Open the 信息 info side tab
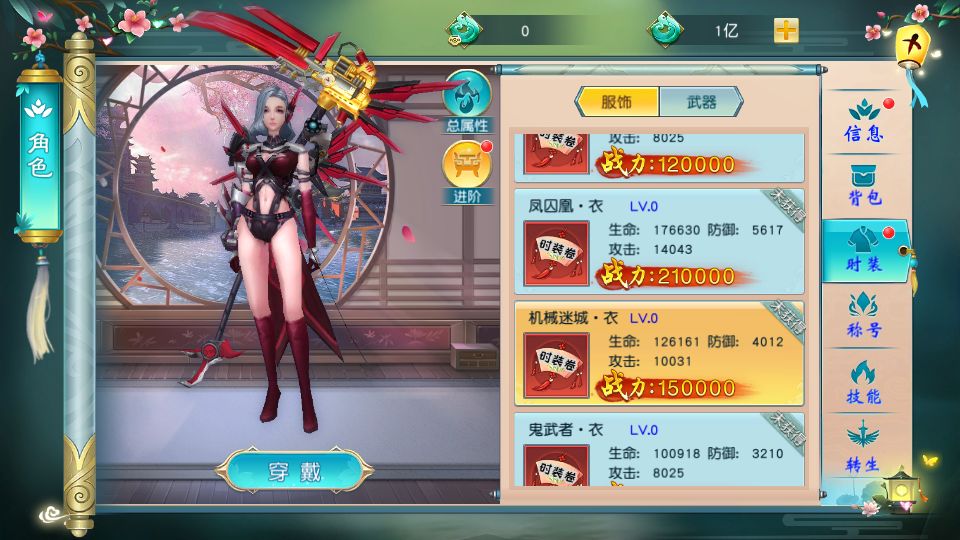The height and width of the screenshot is (540, 960). click(863, 120)
